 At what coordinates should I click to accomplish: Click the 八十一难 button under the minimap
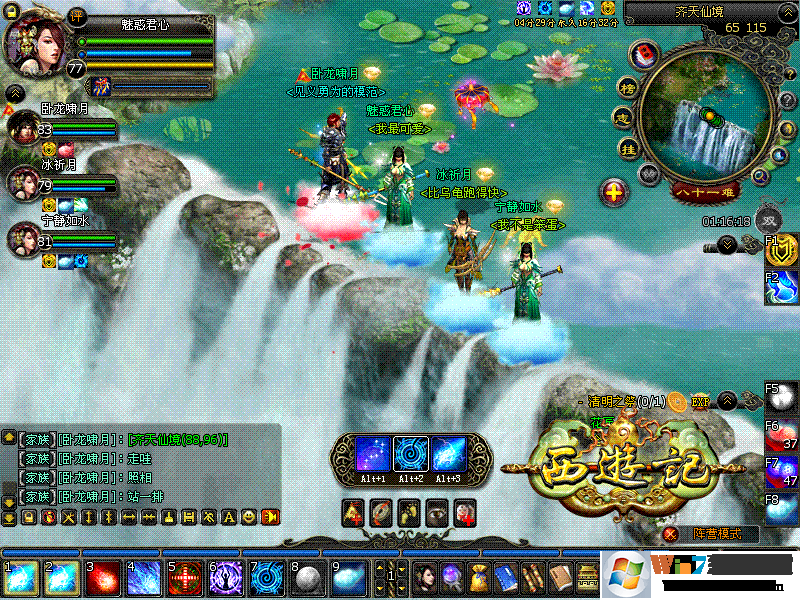click(x=706, y=190)
